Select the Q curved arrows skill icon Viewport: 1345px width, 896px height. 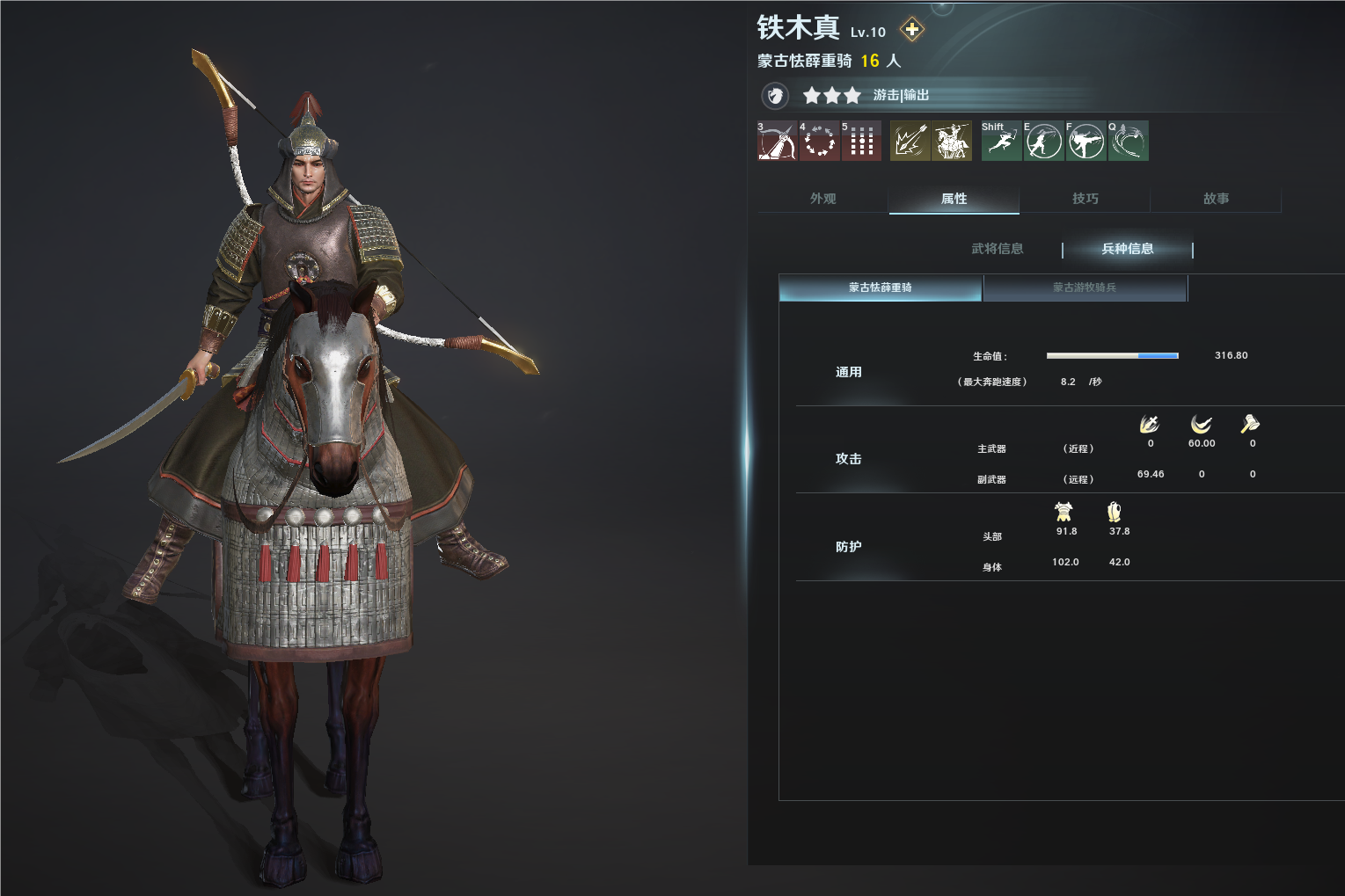coord(1128,141)
